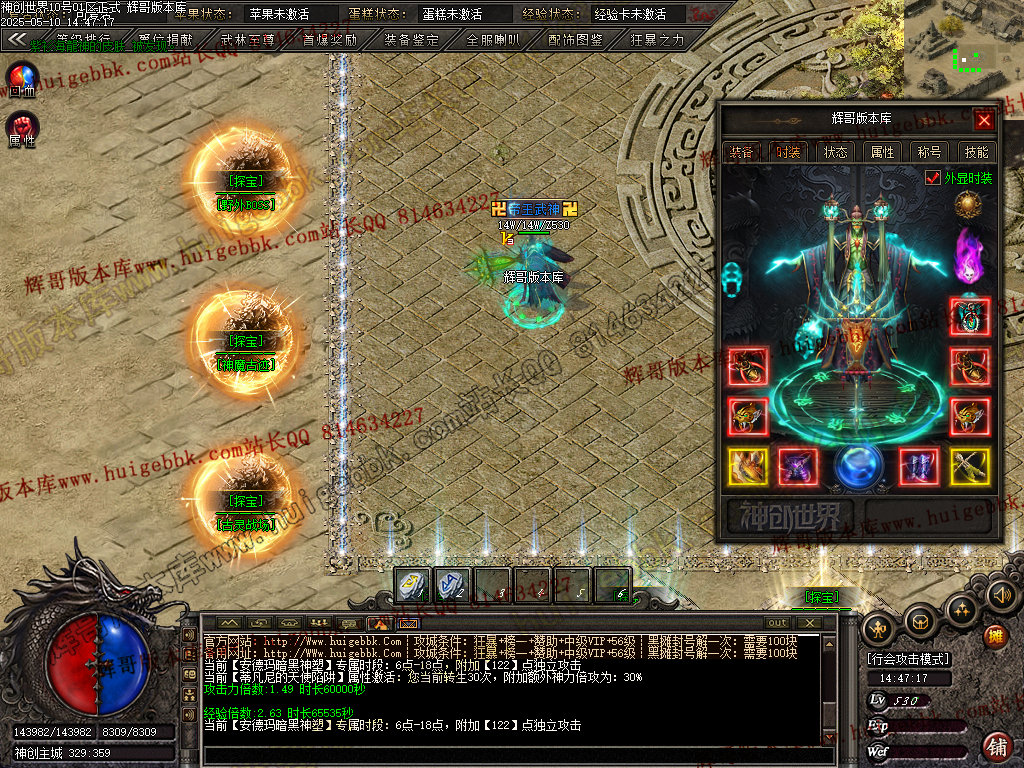Click the 回血 orb icon
This screenshot has height=768, width=1024.
22,78
